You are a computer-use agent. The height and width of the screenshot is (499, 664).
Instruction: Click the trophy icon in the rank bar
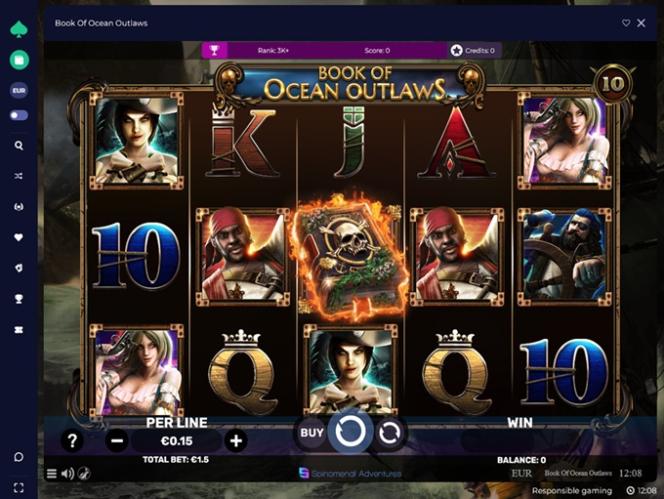tap(214, 50)
